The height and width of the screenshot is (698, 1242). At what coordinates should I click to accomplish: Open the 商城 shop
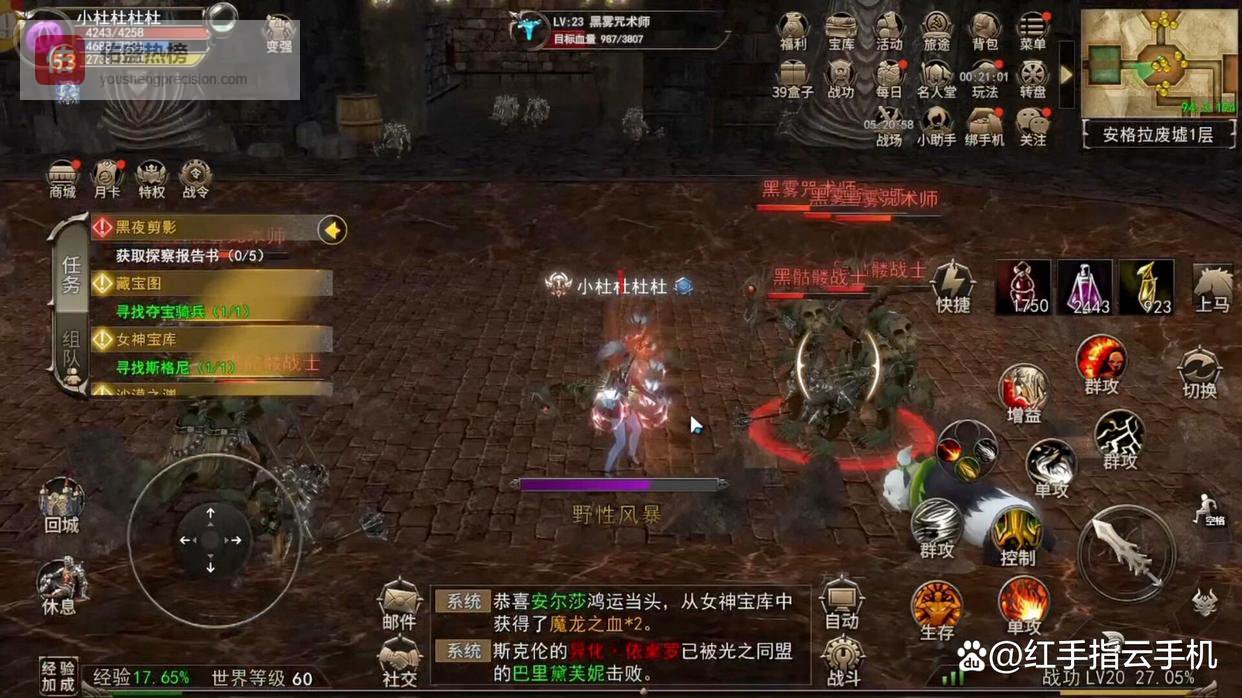pyautogui.click(x=63, y=178)
